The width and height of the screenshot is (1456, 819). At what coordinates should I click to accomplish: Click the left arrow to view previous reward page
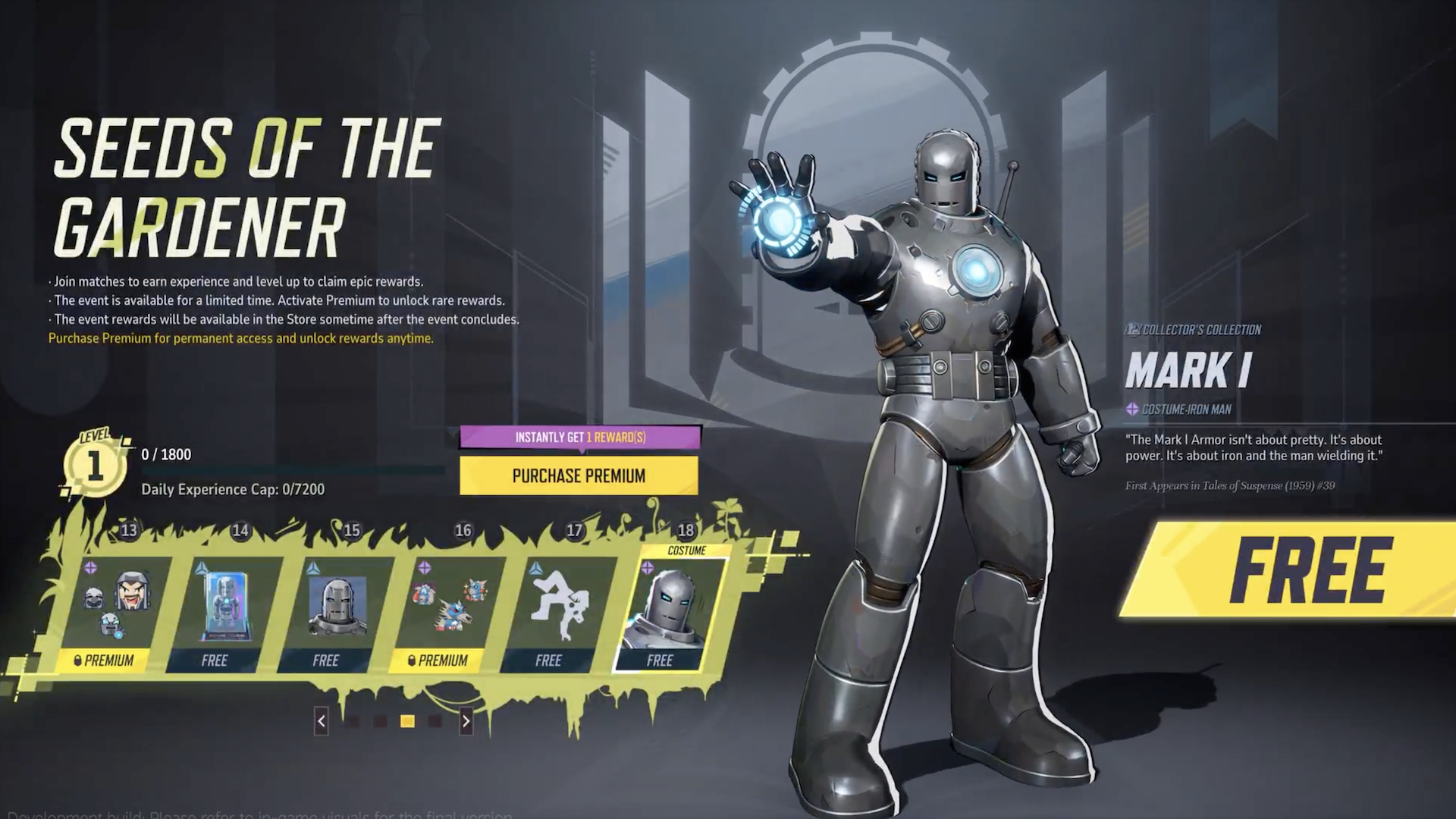(x=321, y=723)
